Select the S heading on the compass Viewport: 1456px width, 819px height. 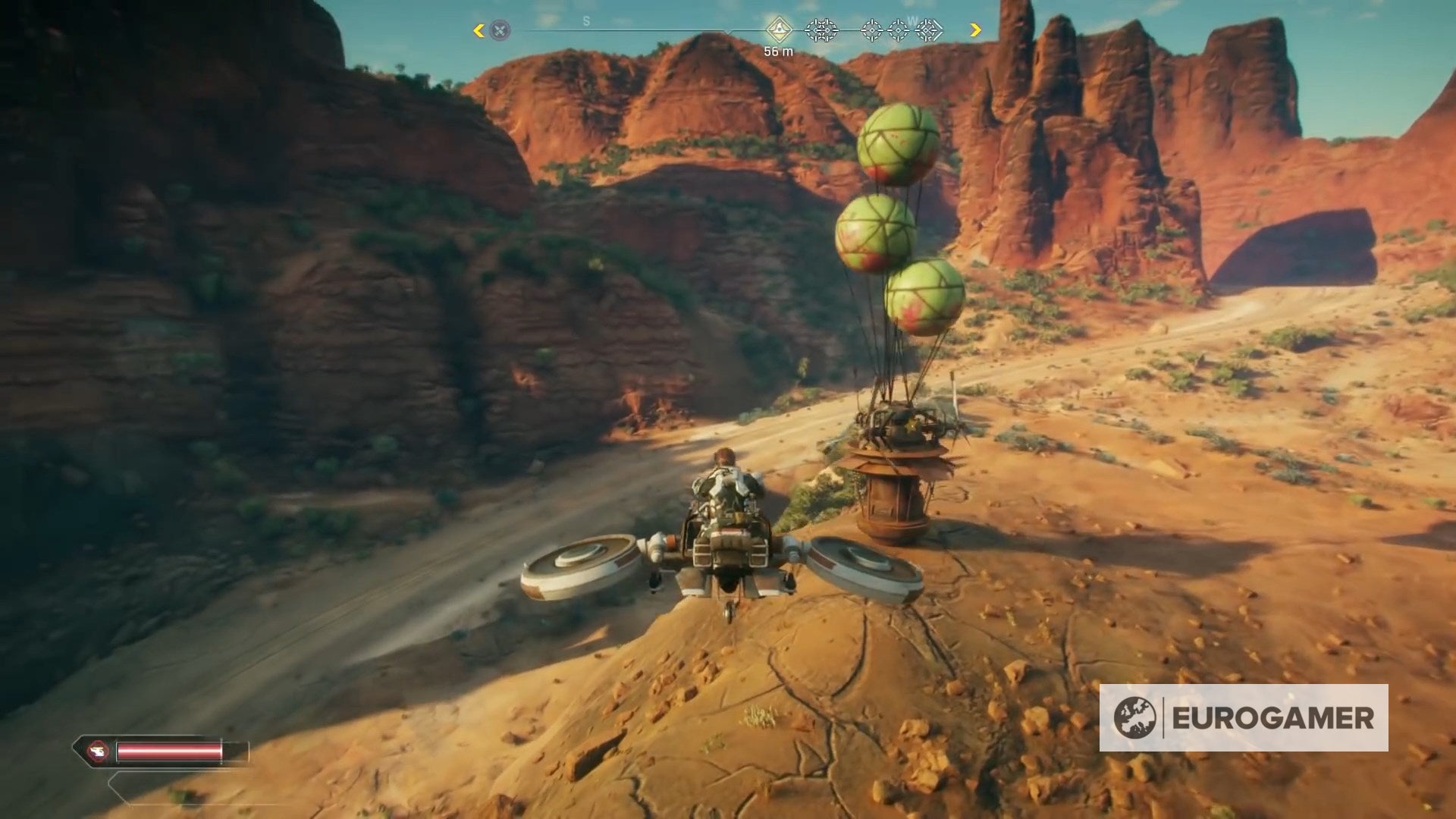[585, 20]
